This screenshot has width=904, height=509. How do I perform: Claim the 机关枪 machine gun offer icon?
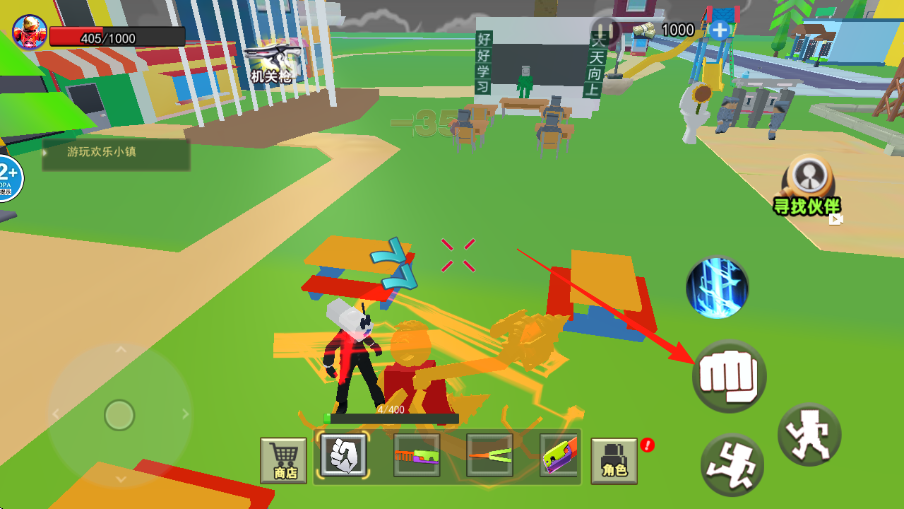click(270, 62)
